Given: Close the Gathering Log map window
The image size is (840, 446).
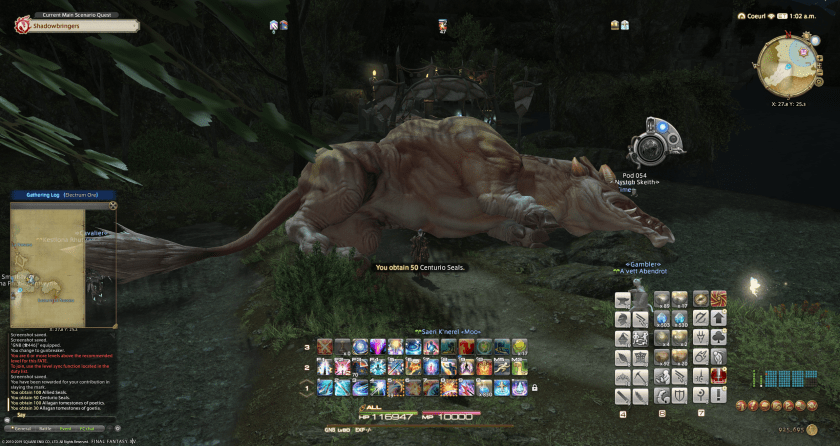Looking at the screenshot, I should point(113,206).
